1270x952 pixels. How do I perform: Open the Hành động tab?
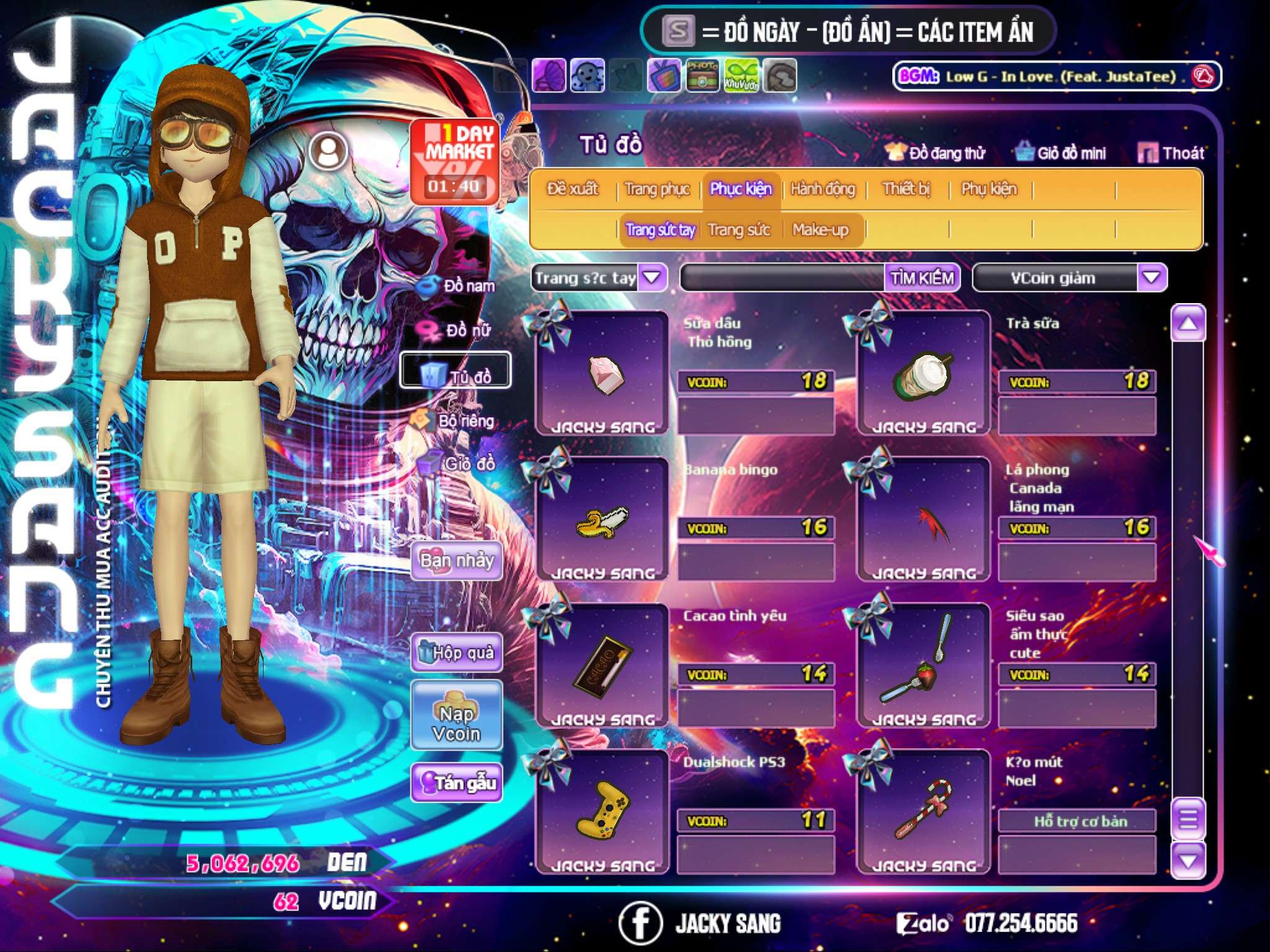pyautogui.click(x=823, y=188)
